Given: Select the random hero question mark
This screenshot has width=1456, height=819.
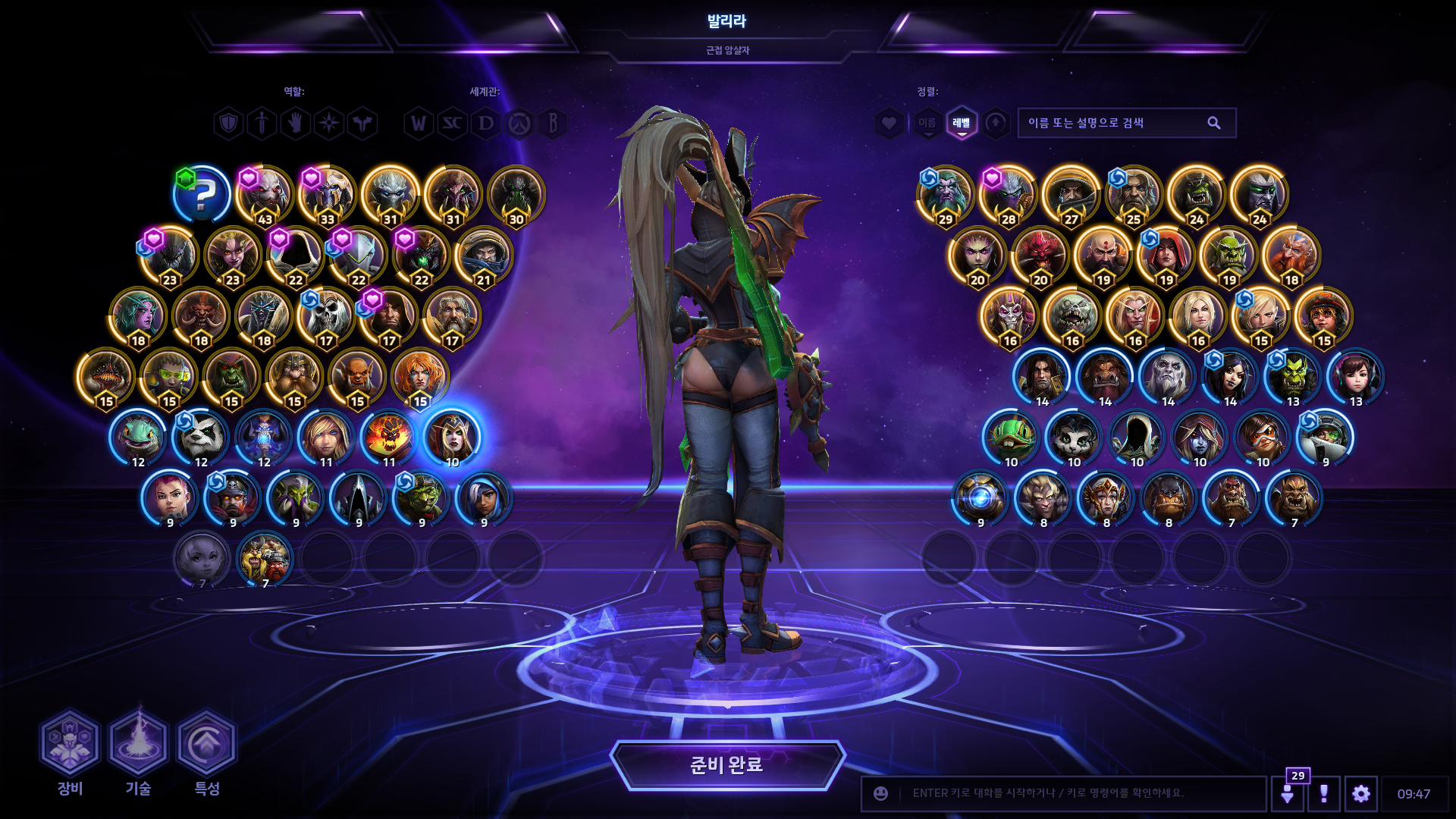Looking at the screenshot, I should point(202,195).
